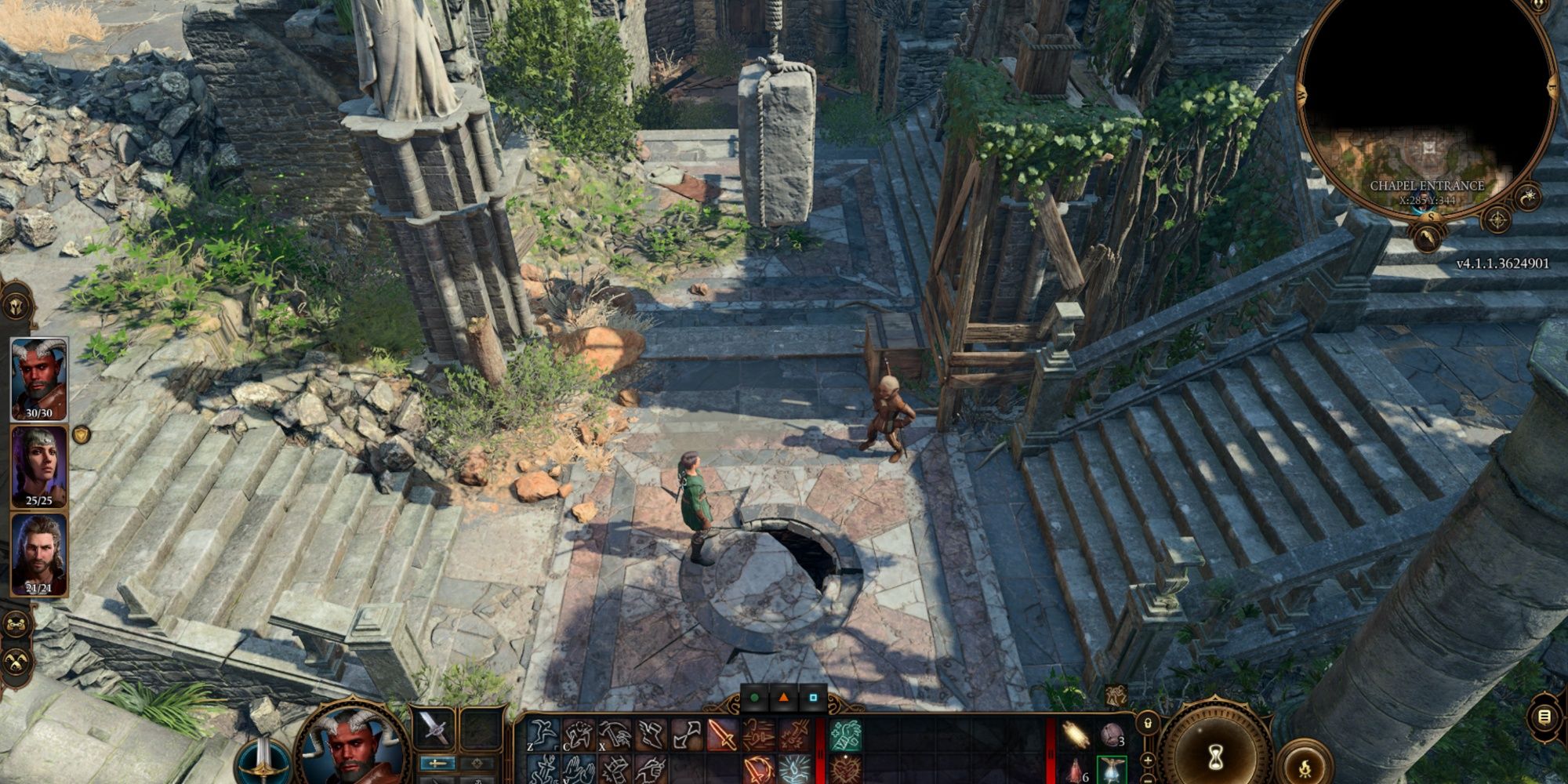Select the purple-skinned companion portrait

(x=38, y=467)
